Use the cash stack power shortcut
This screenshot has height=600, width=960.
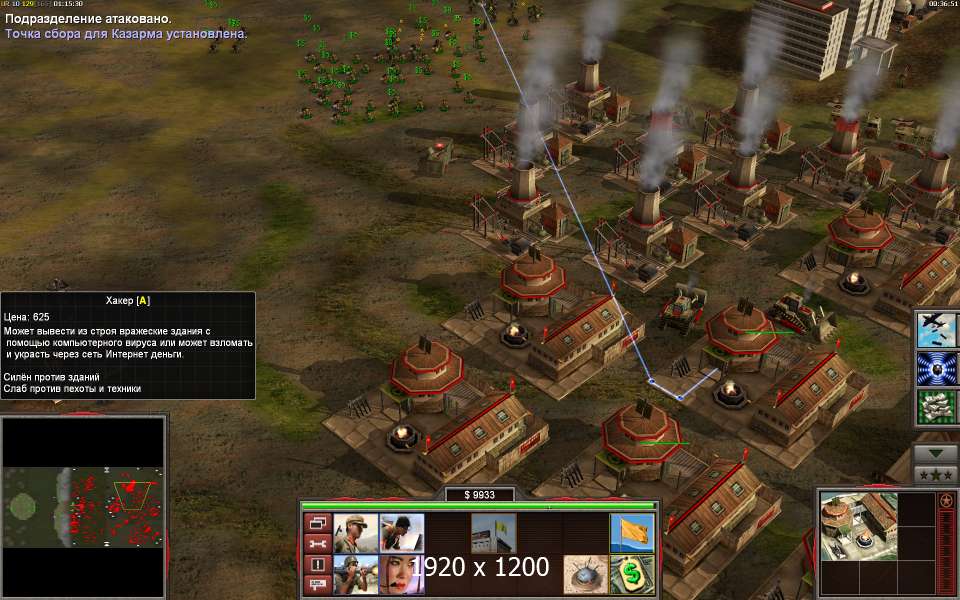click(x=937, y=407)
